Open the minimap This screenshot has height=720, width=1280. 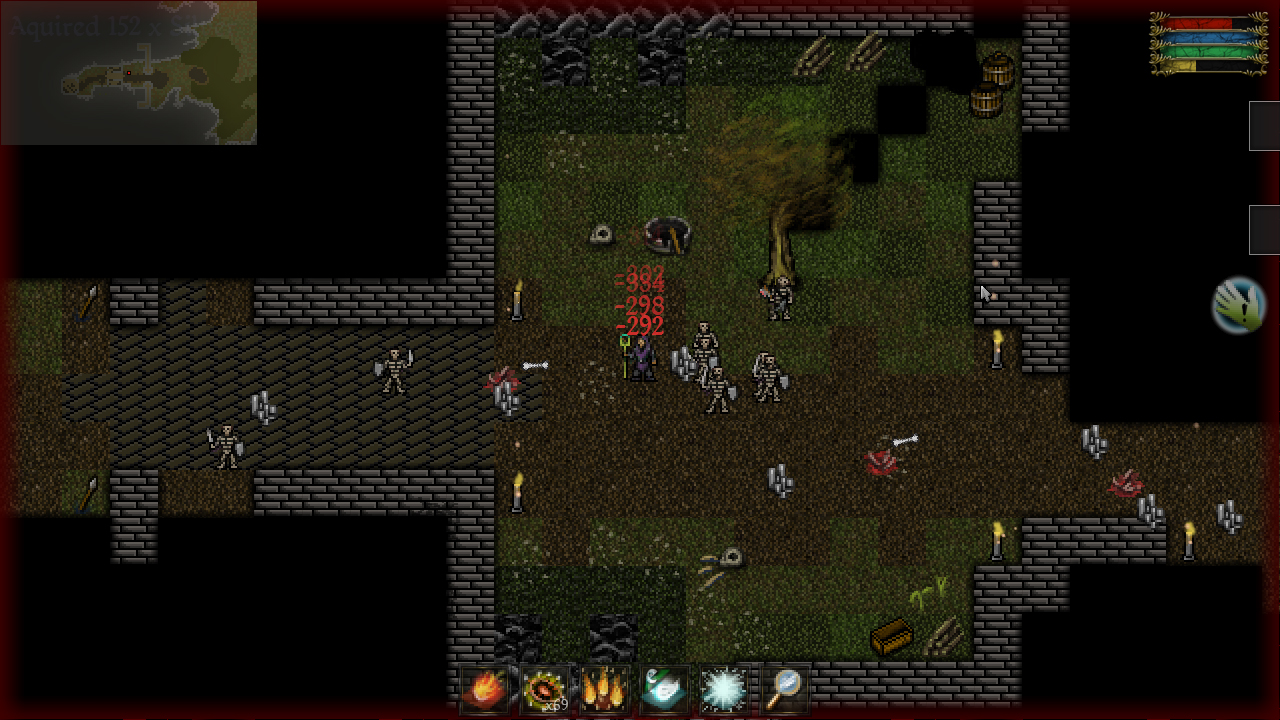[x=129, y=73]
